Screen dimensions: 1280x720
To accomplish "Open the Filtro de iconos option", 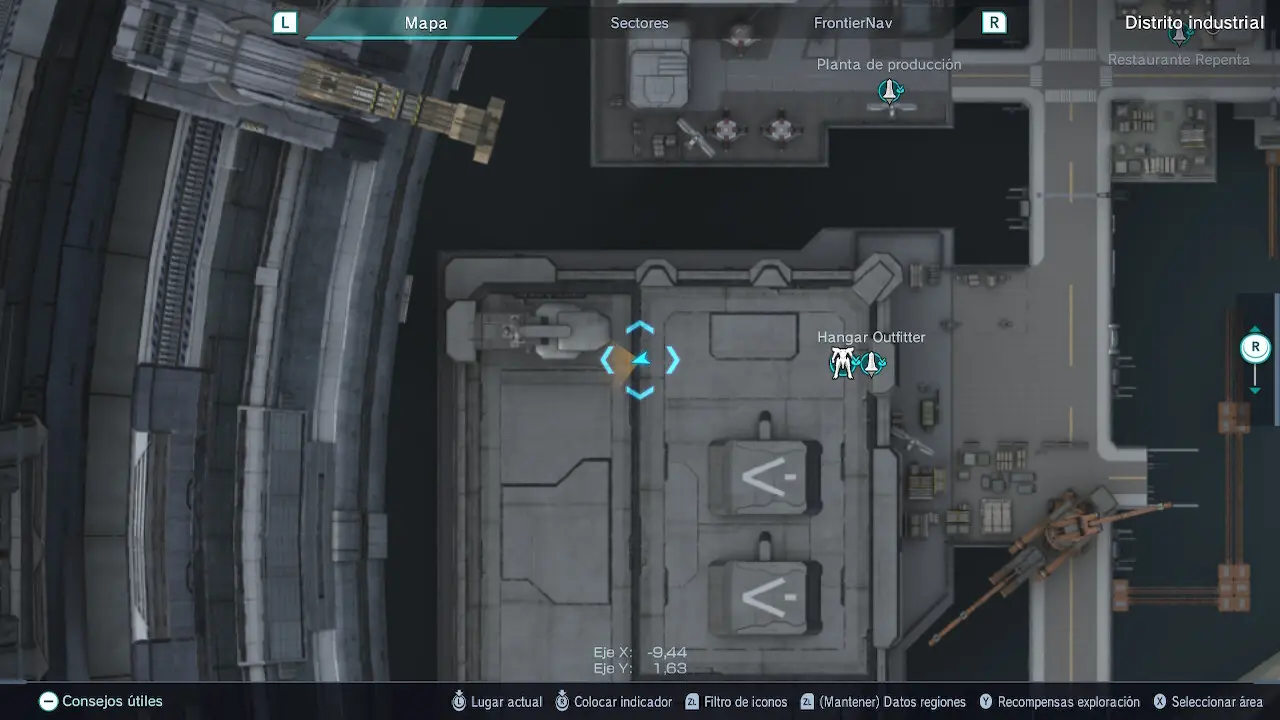I will (x=735, y=702).
